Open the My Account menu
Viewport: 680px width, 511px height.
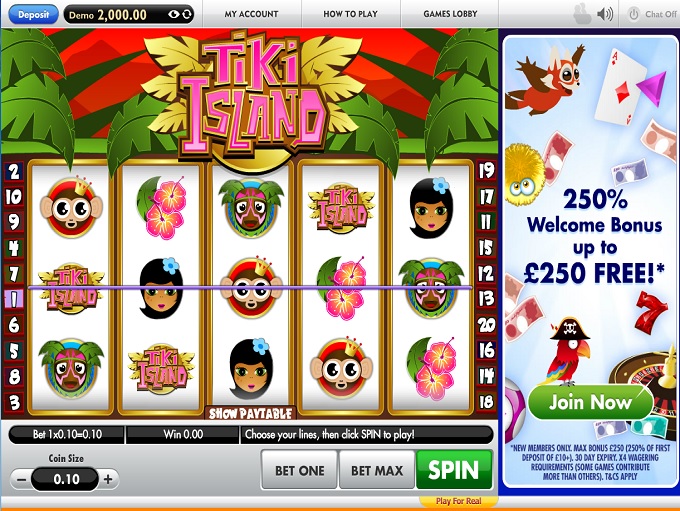tap(250, 15)
